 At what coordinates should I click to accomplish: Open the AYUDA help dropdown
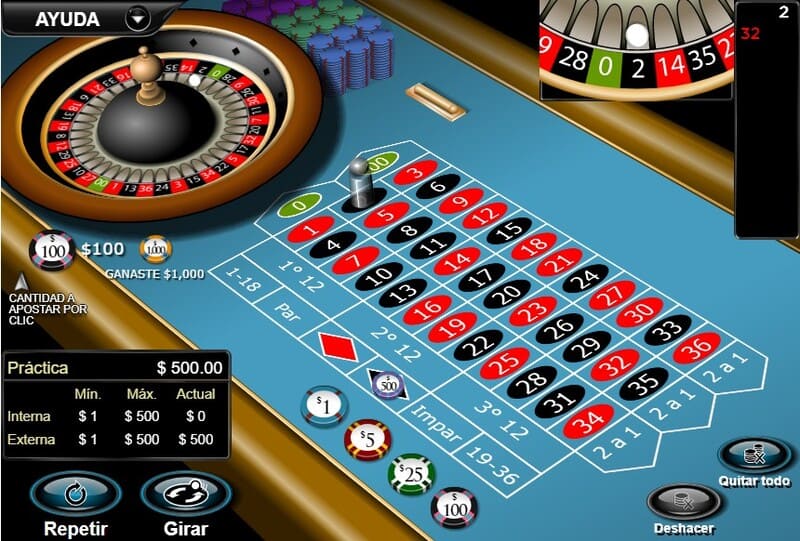137,18
